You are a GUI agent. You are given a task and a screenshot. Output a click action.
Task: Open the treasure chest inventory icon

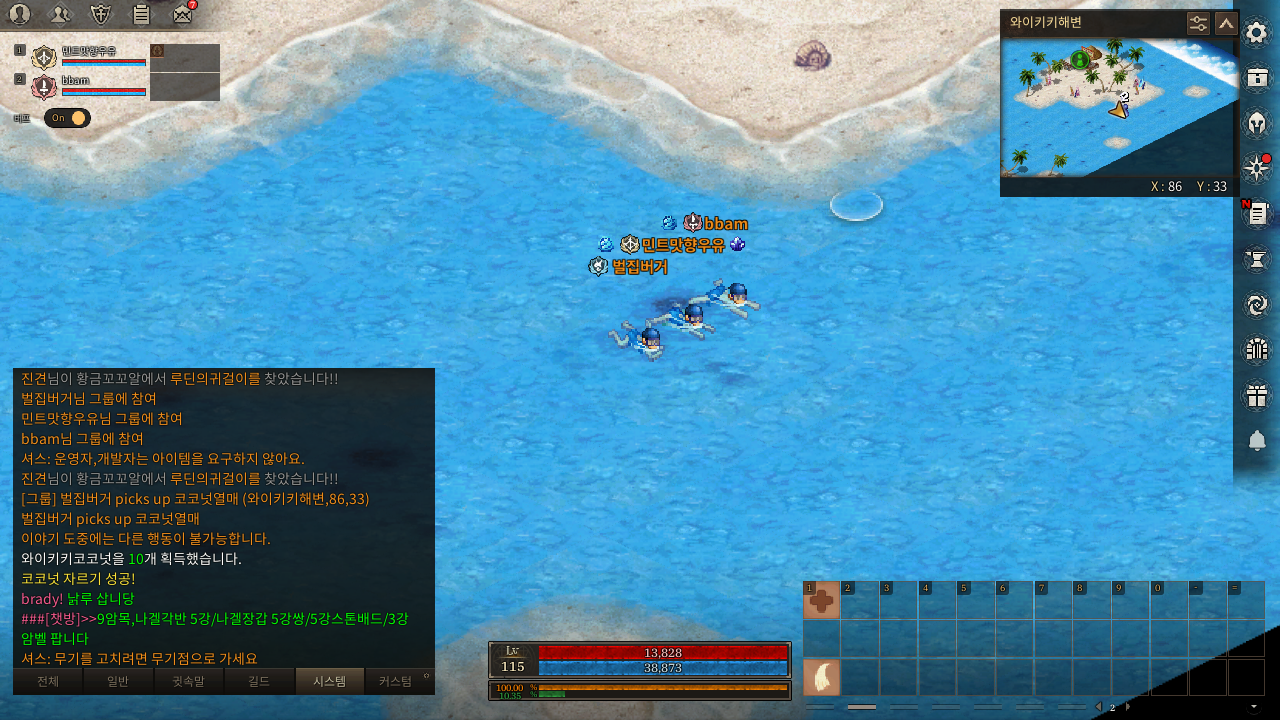pyautogui.click(x=1256, y=78)
